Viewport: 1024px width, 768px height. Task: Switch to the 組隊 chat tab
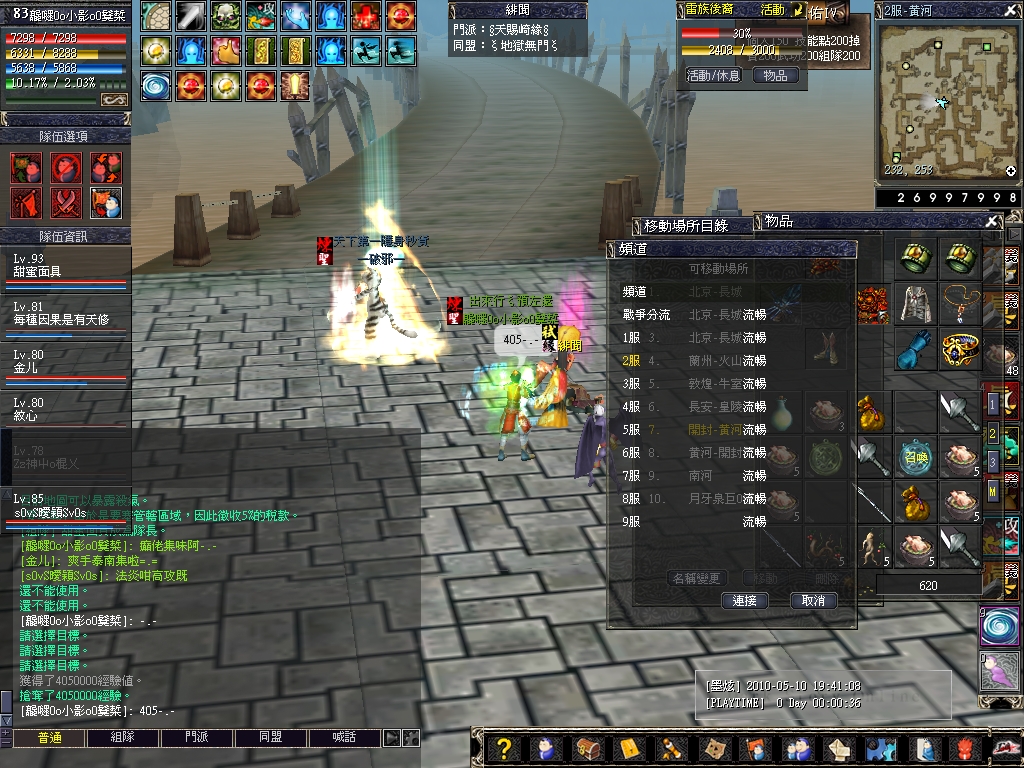[x=123, y=738]
